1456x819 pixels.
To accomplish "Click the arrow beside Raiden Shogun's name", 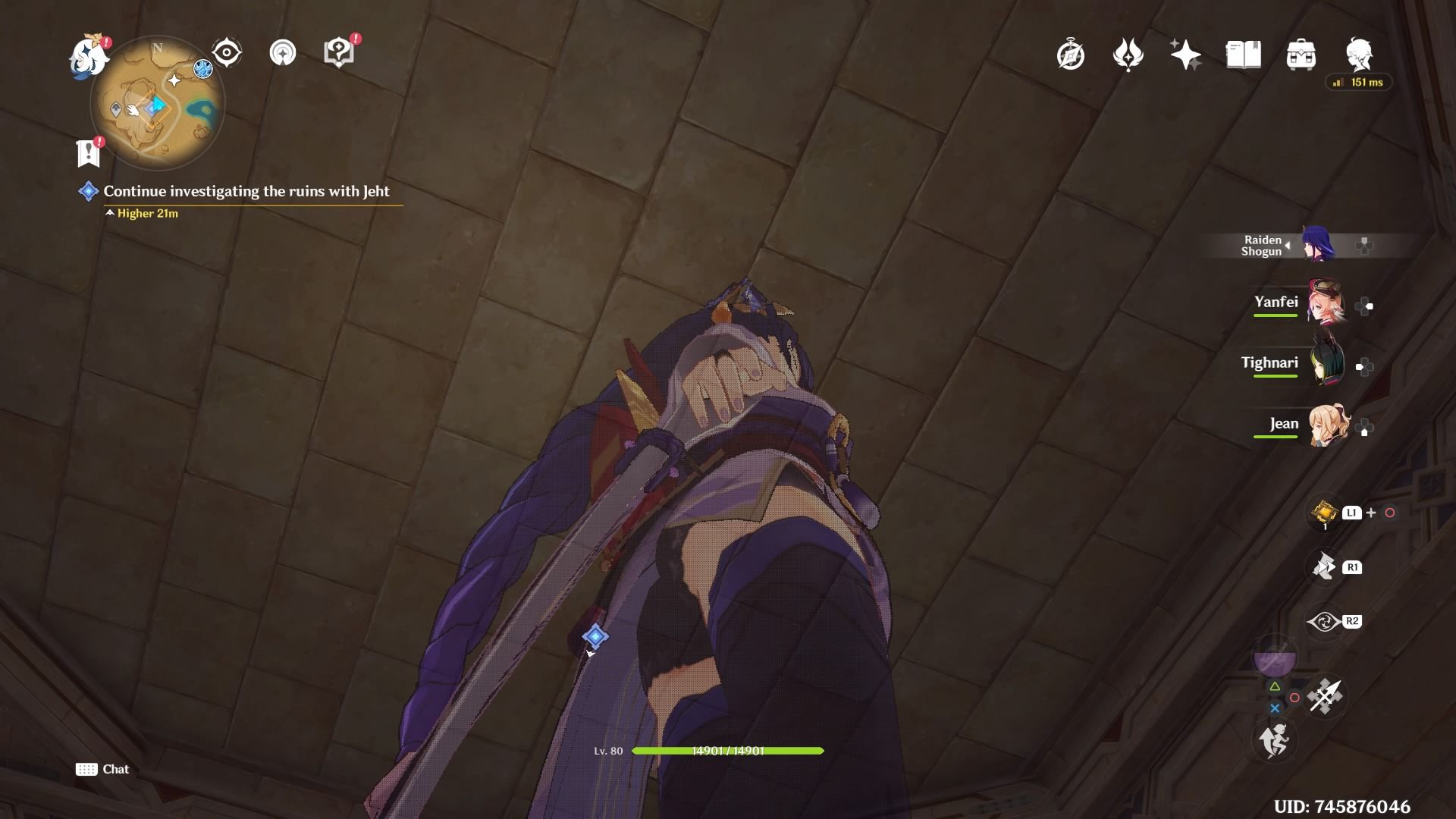I will tap(1287, 244).
